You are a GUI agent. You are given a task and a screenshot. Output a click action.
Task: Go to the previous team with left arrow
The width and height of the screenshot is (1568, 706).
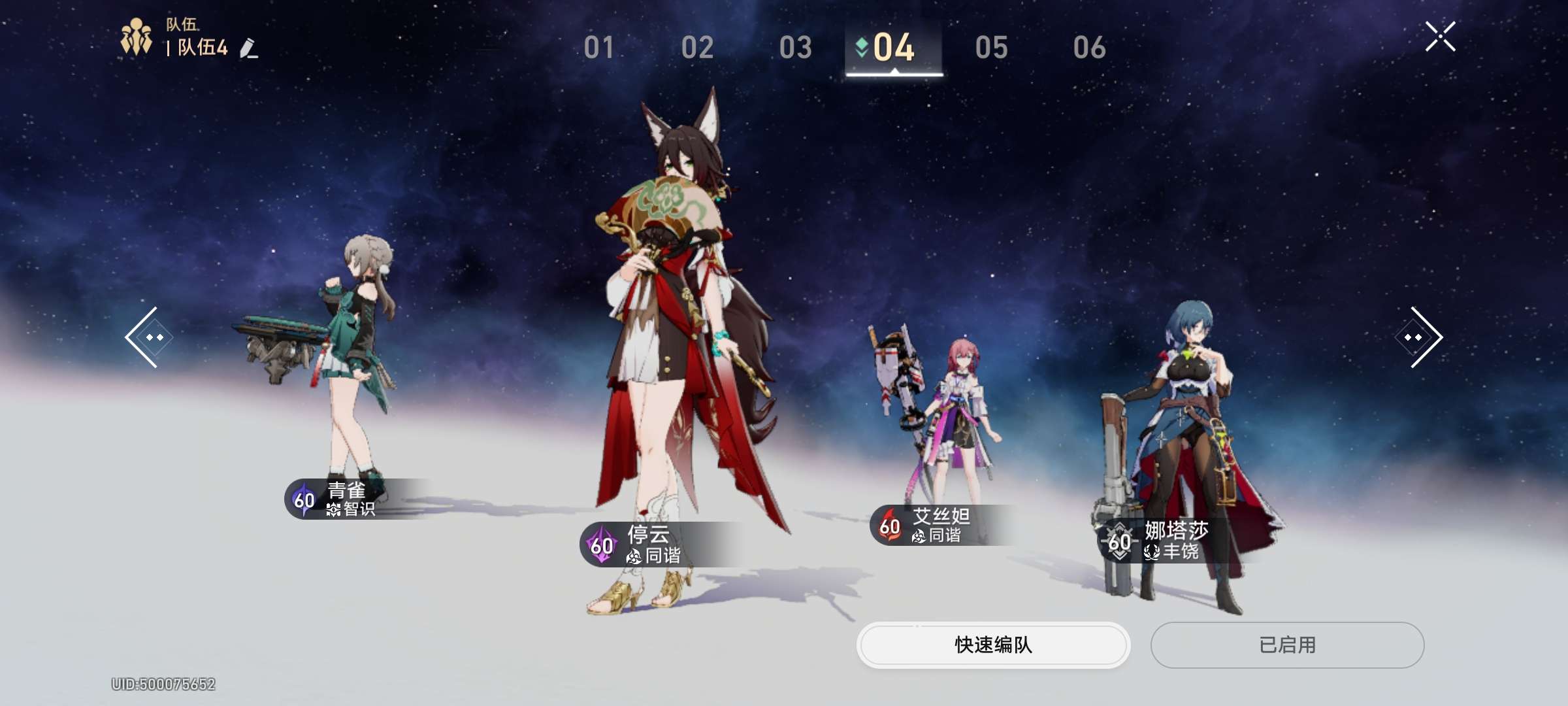click(143, 337)
